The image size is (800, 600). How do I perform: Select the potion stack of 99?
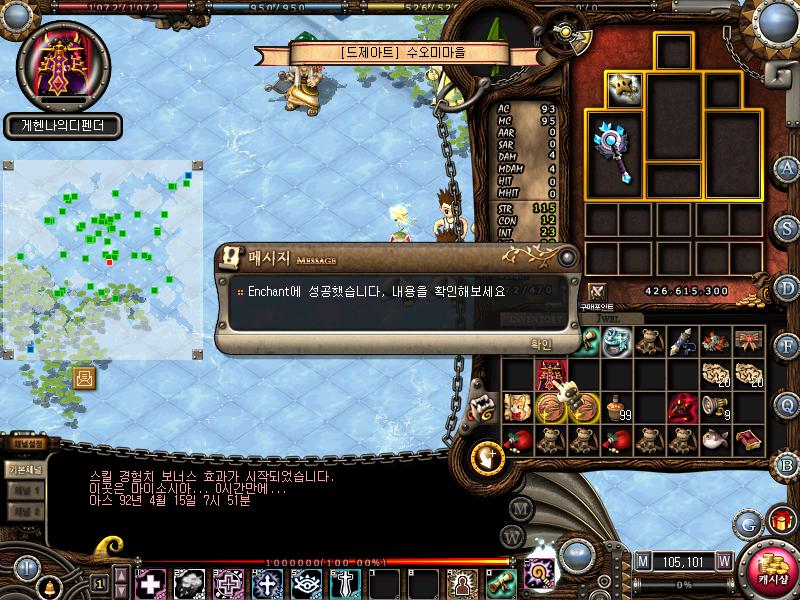coord(615,408)
